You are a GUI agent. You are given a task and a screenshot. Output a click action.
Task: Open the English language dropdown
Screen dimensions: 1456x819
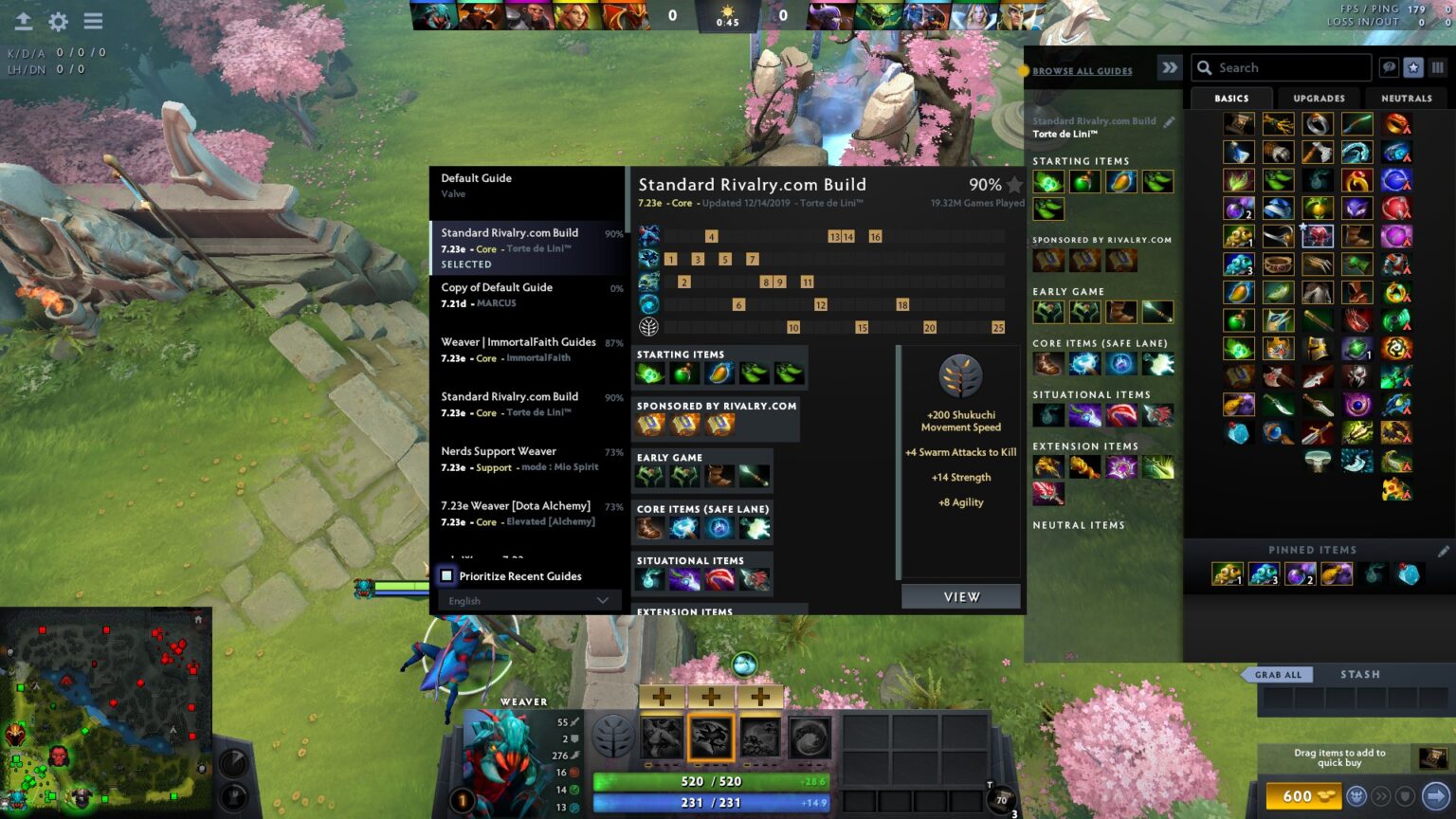click(x=526, y=600)
